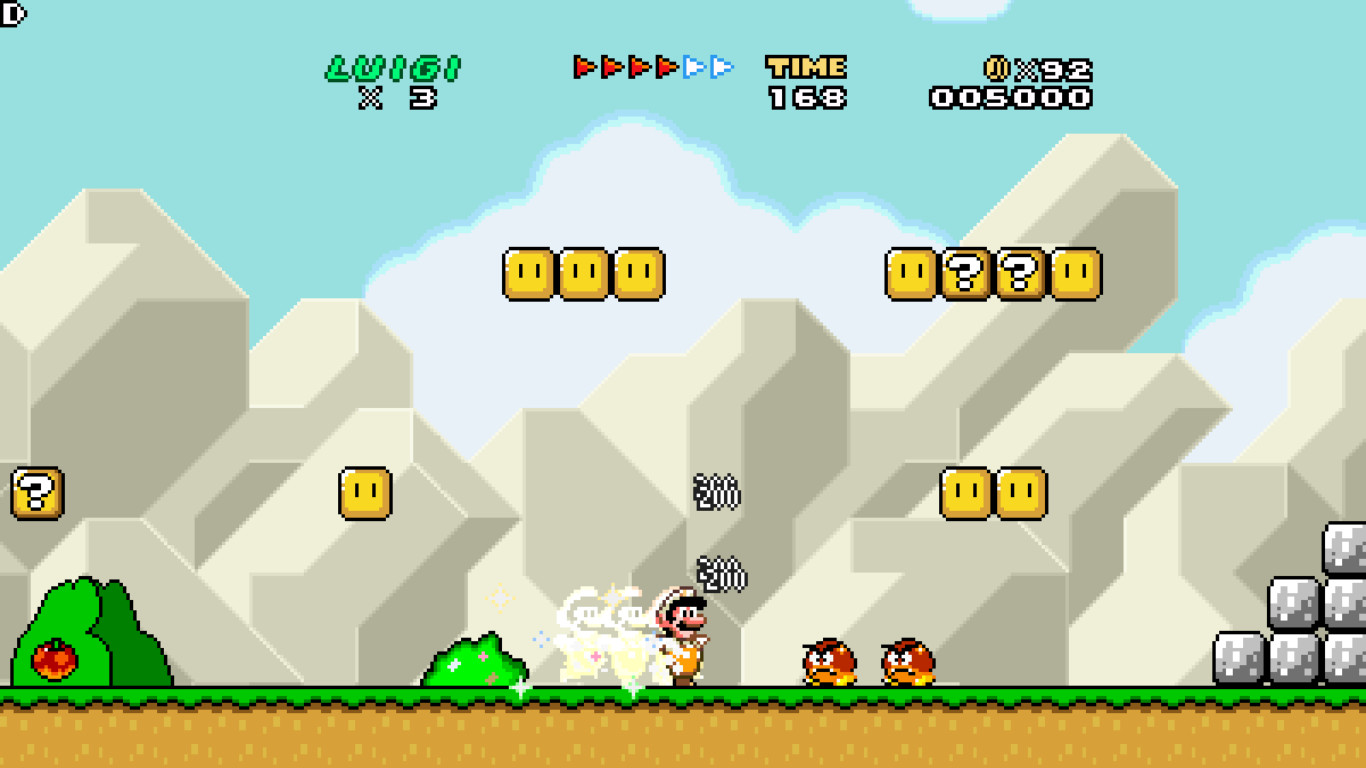This screenshot has height=768, width=1366.
Task: Click the middle block of the three-block row
Action: pyautogui.click(x=582, y=275)
